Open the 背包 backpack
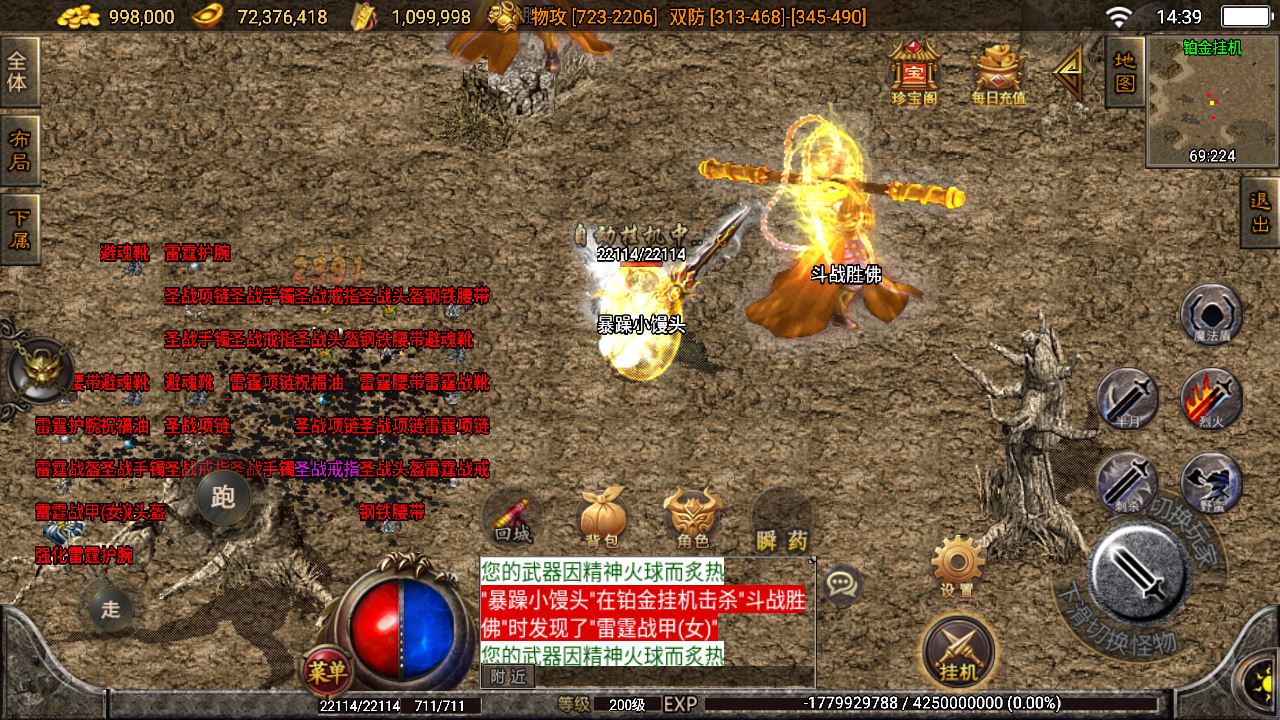1280x720 pixels. point(602,518)
